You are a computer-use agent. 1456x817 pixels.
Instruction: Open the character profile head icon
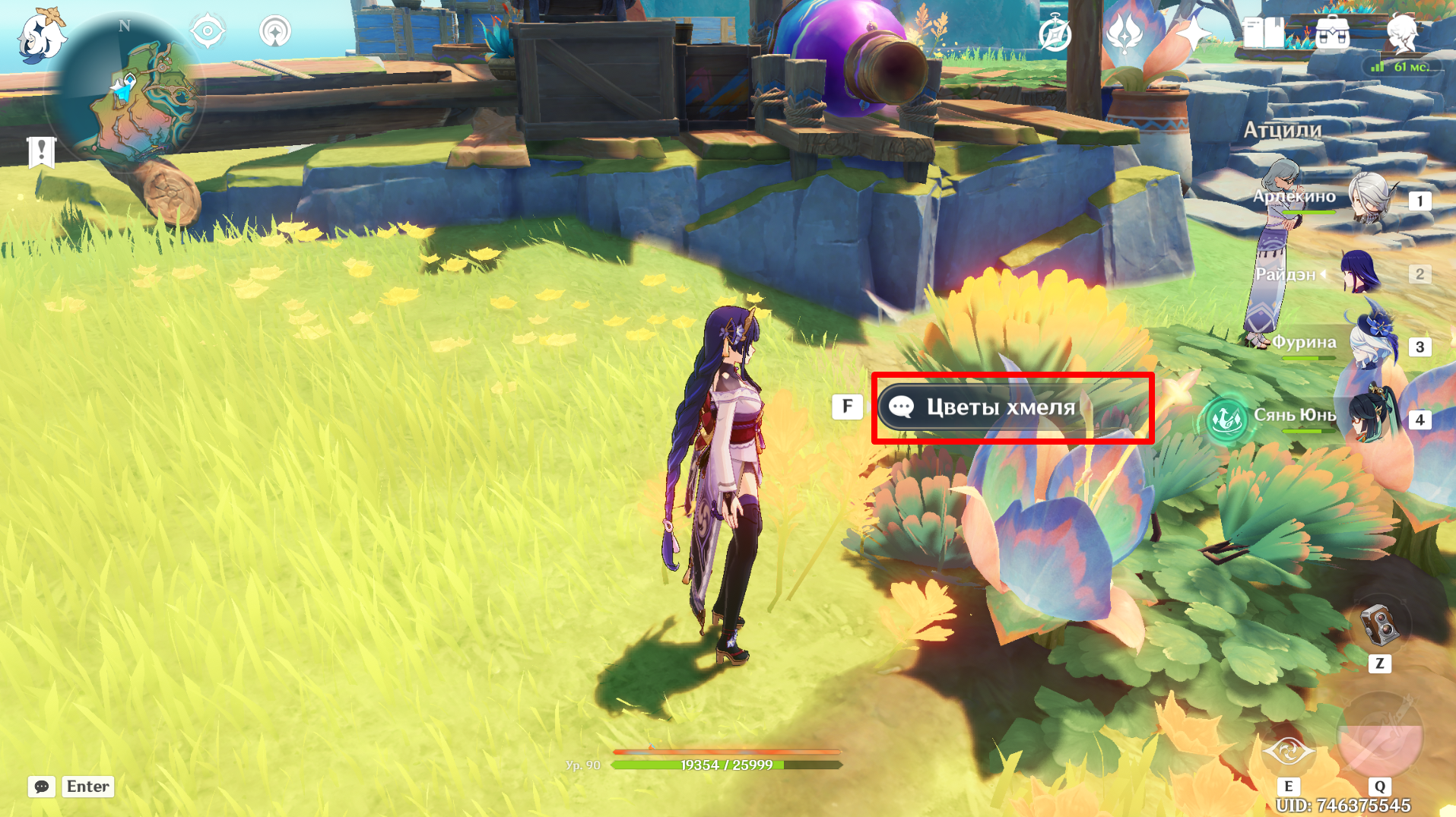click(1401, 34)
